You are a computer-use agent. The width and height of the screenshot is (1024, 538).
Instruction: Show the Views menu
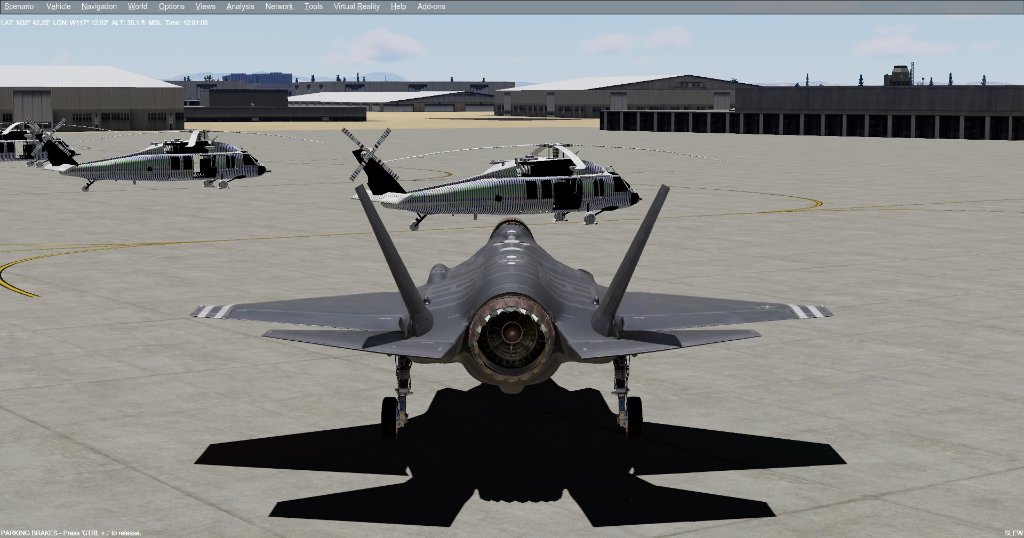point(205,6)
